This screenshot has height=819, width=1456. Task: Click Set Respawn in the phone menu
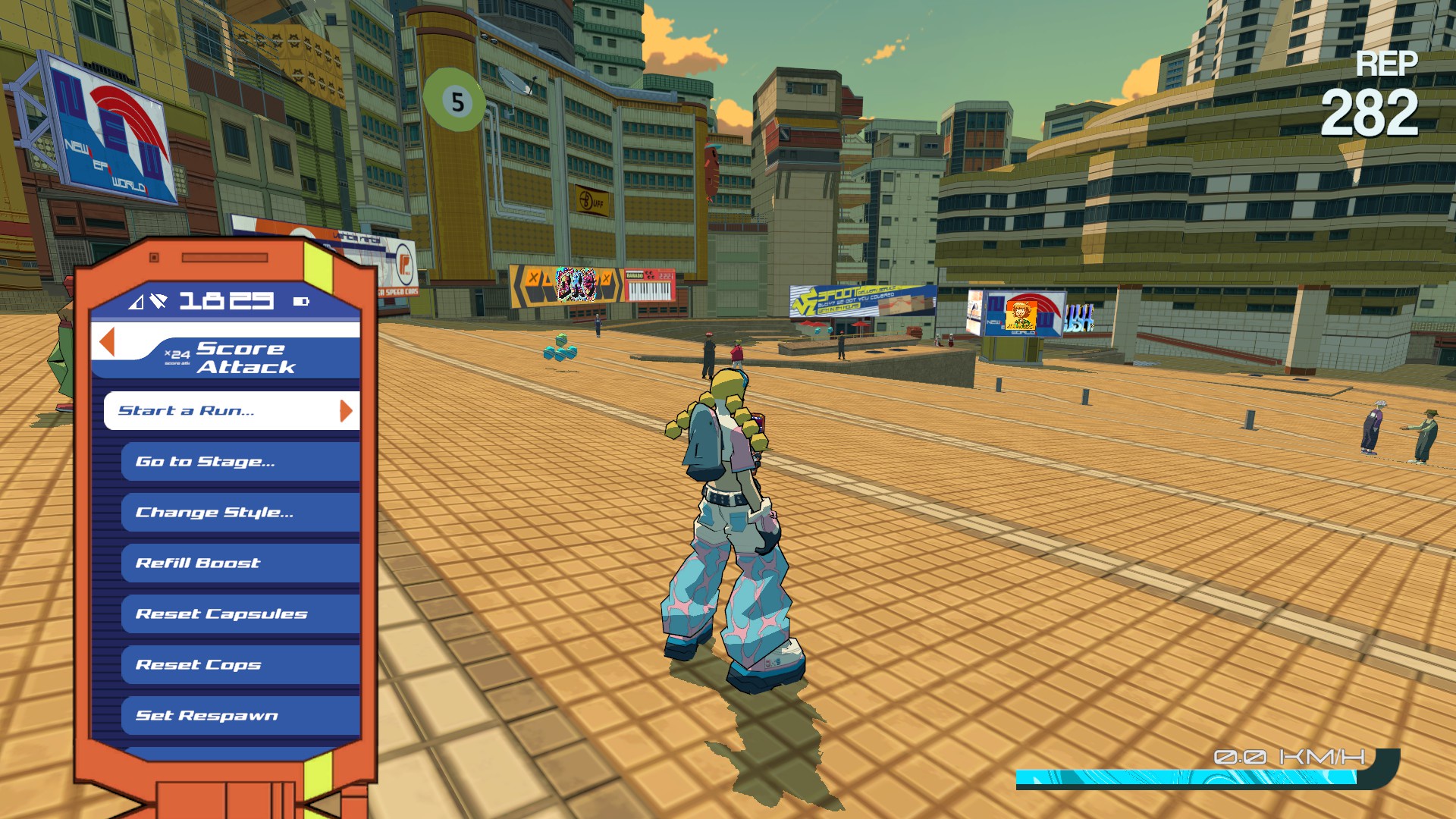click(240, 715)
